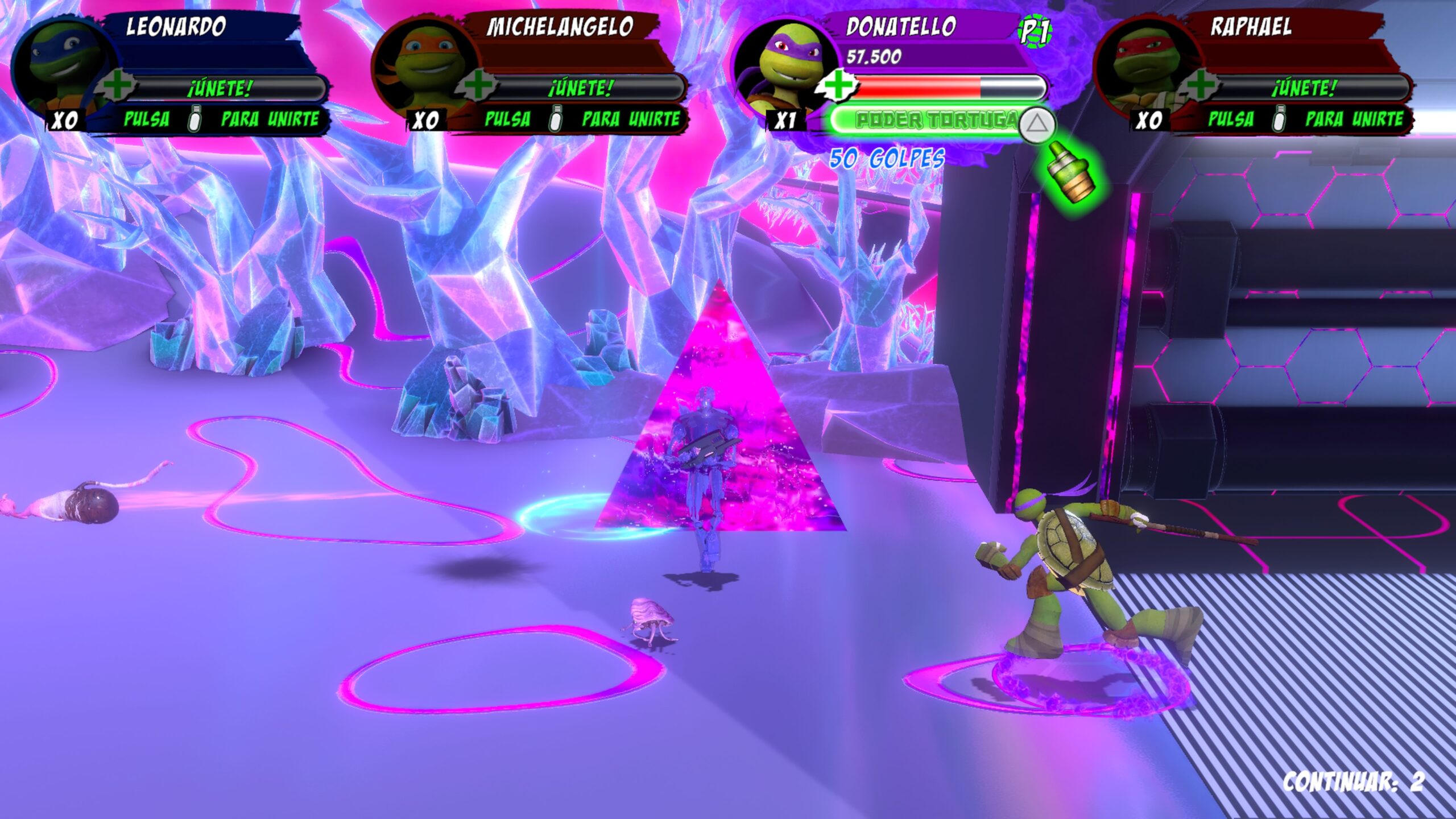Join as Leonardo via ¡Únete! banner
The width and height of the screenshot is (1456, 819).
click(222, 89)
